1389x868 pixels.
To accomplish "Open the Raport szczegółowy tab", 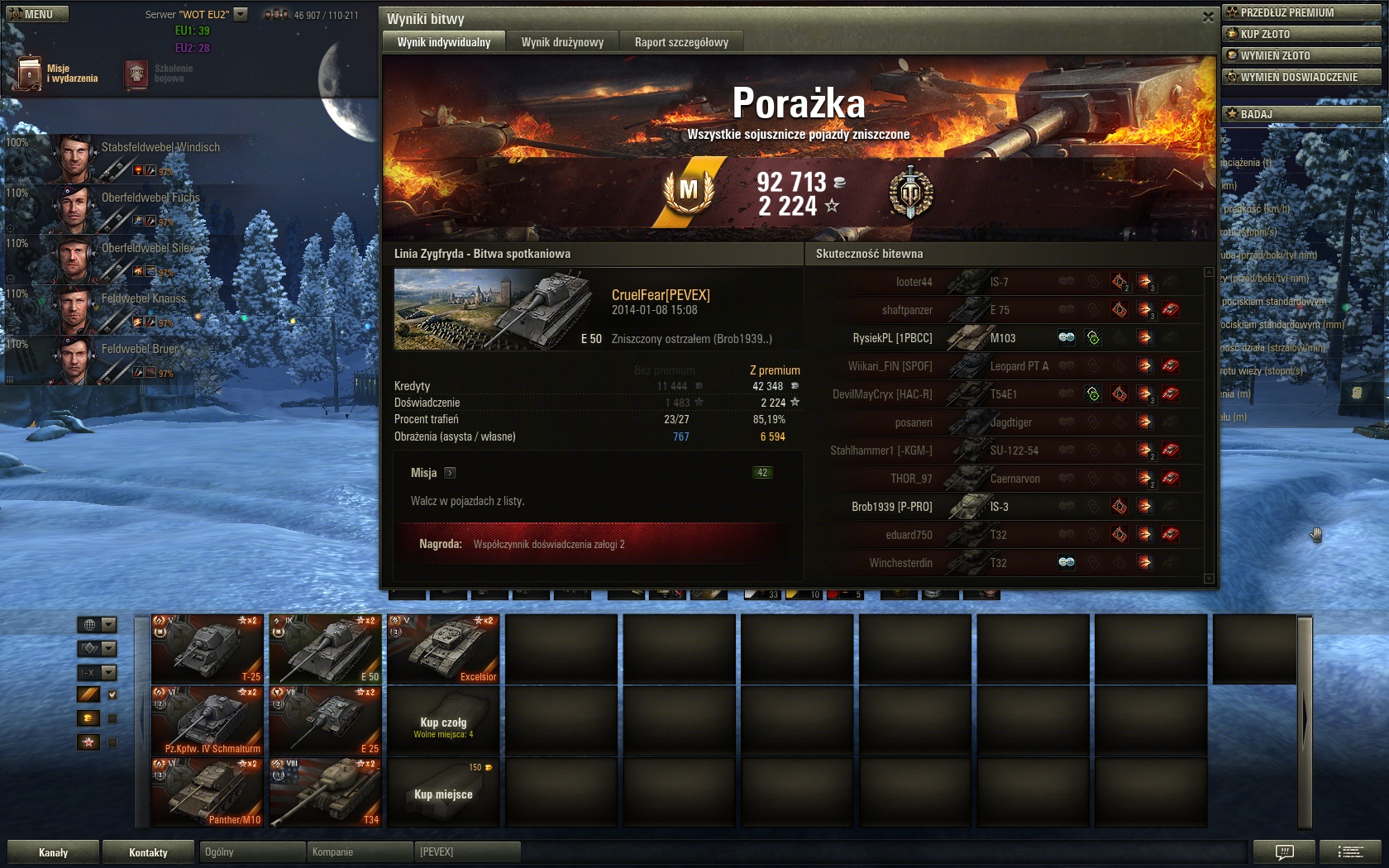I will [681, 42].
